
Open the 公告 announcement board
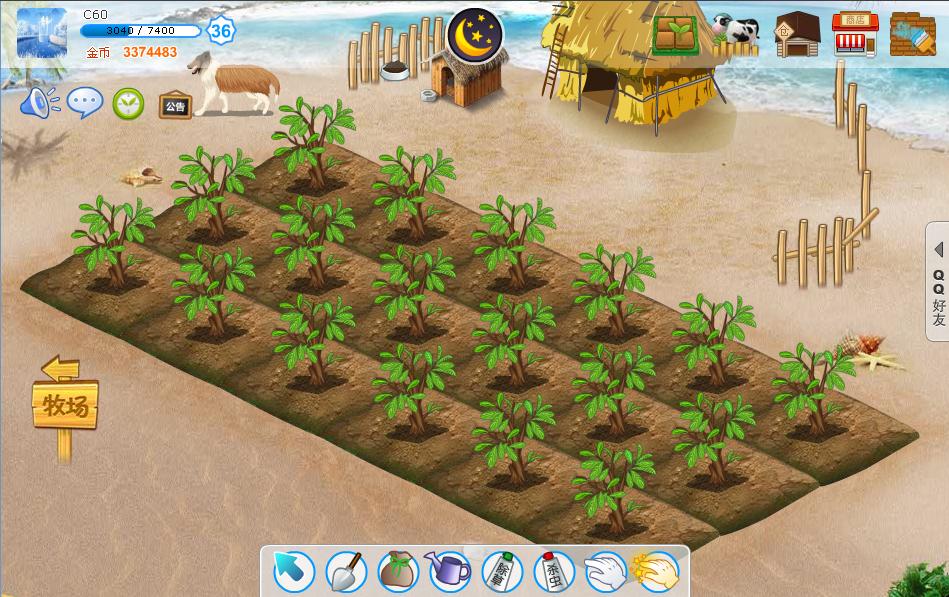[175, 104]
